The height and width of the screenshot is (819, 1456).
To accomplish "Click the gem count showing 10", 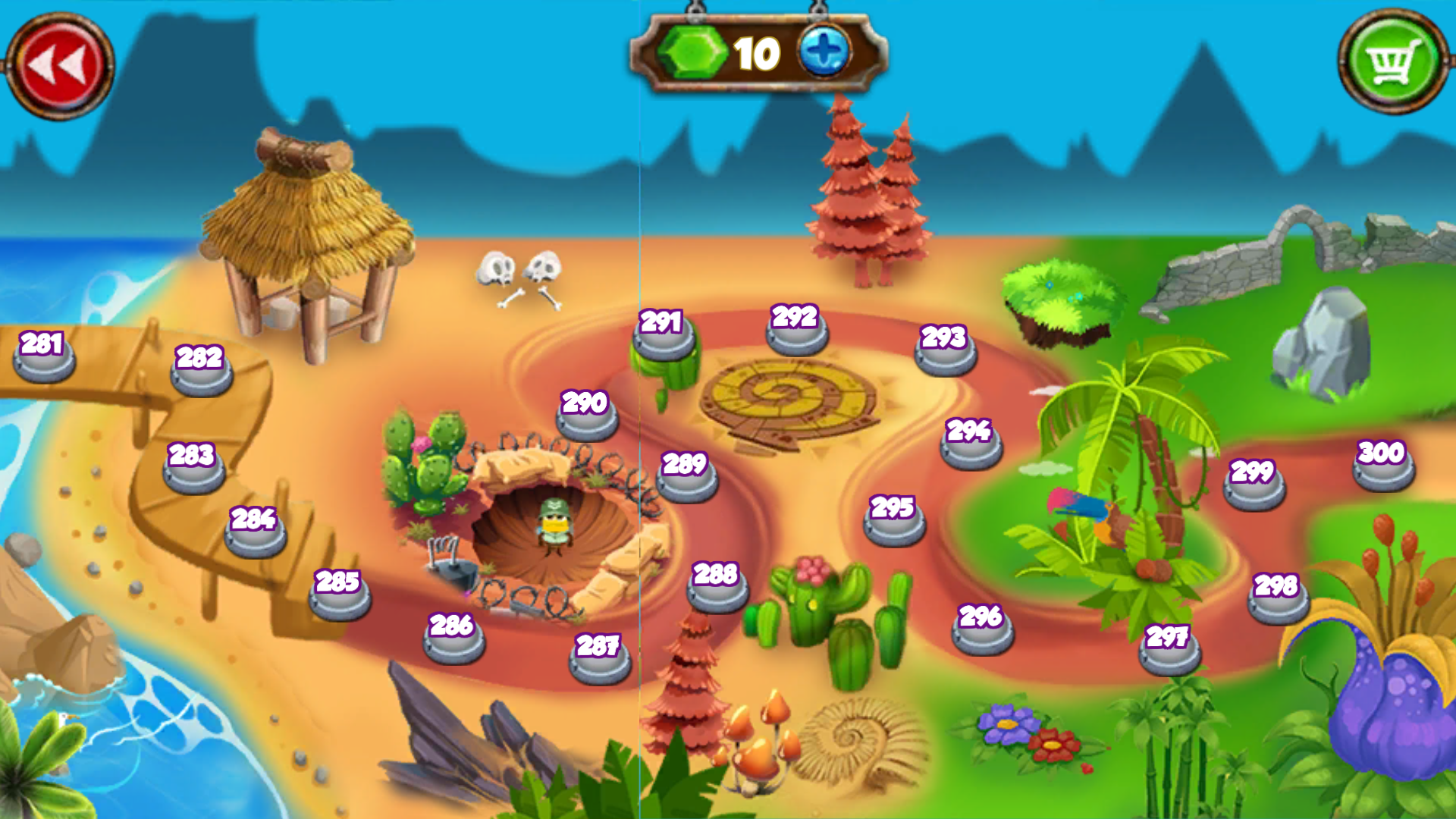I will click(x=755, y=53).
